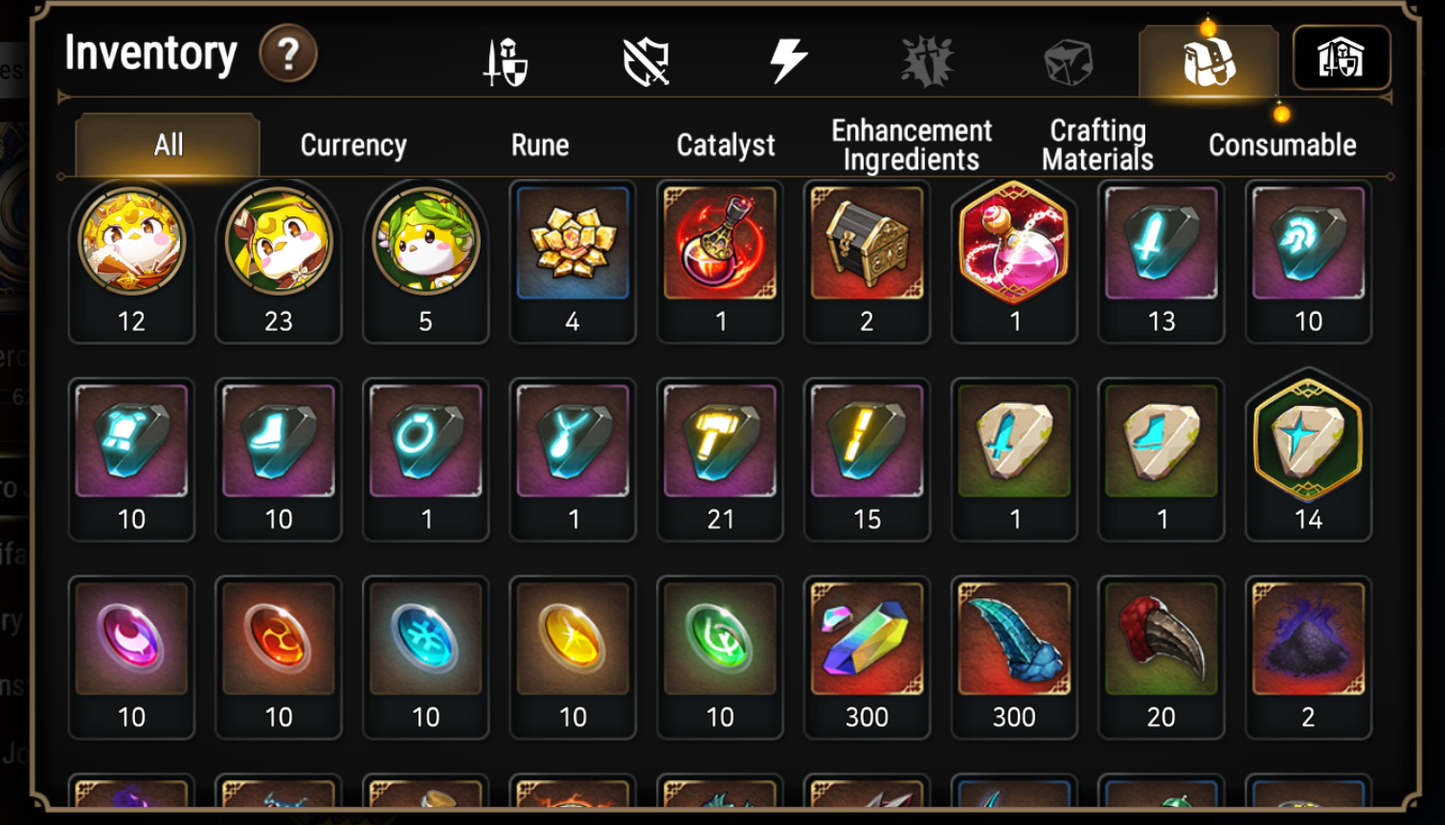The image size is (1445, 825).
Task: Choose the blue dragon claw item
Action: pyautogui.click(x=1014, y=640)
